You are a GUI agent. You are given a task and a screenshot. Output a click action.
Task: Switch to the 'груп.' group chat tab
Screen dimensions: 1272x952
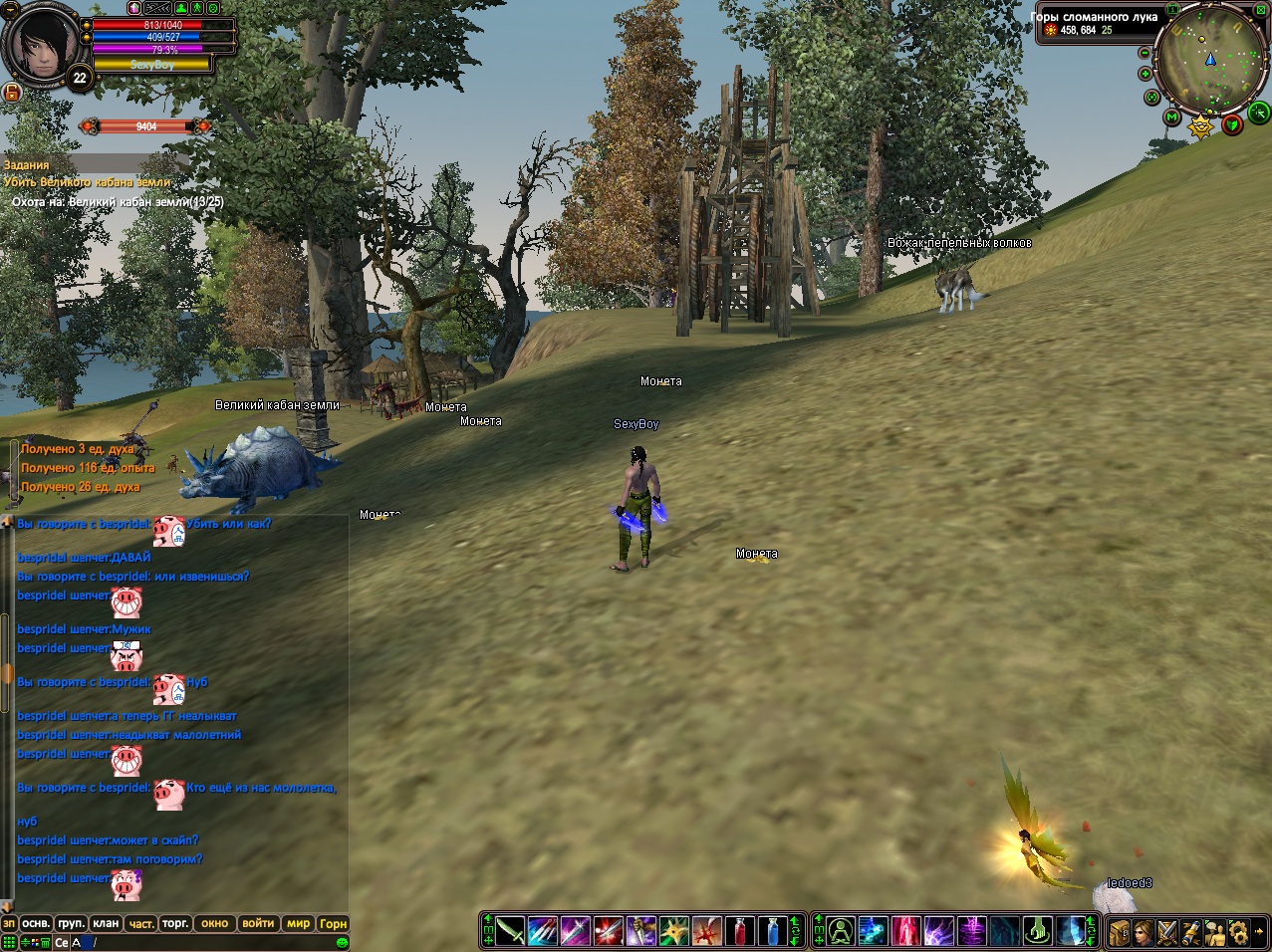click(71, 923)
